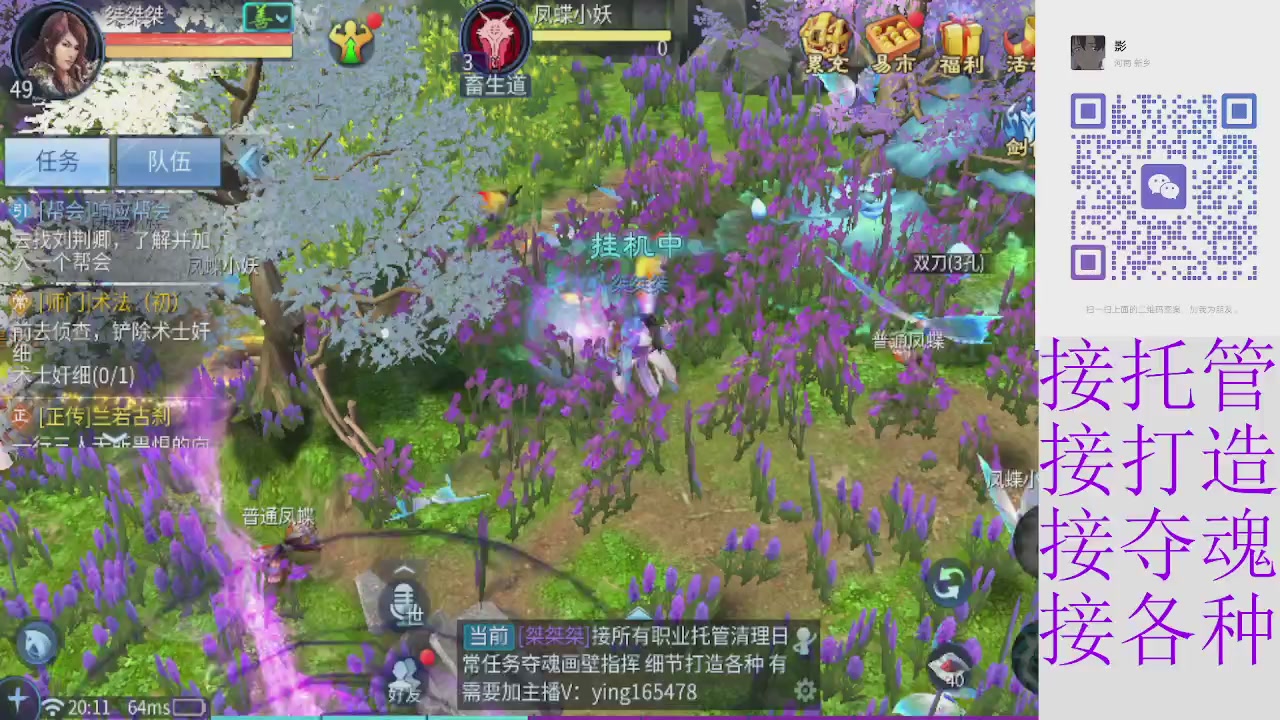Open your character avatar portrait
The image size is (1280, 720).
[x=57, y=48]
